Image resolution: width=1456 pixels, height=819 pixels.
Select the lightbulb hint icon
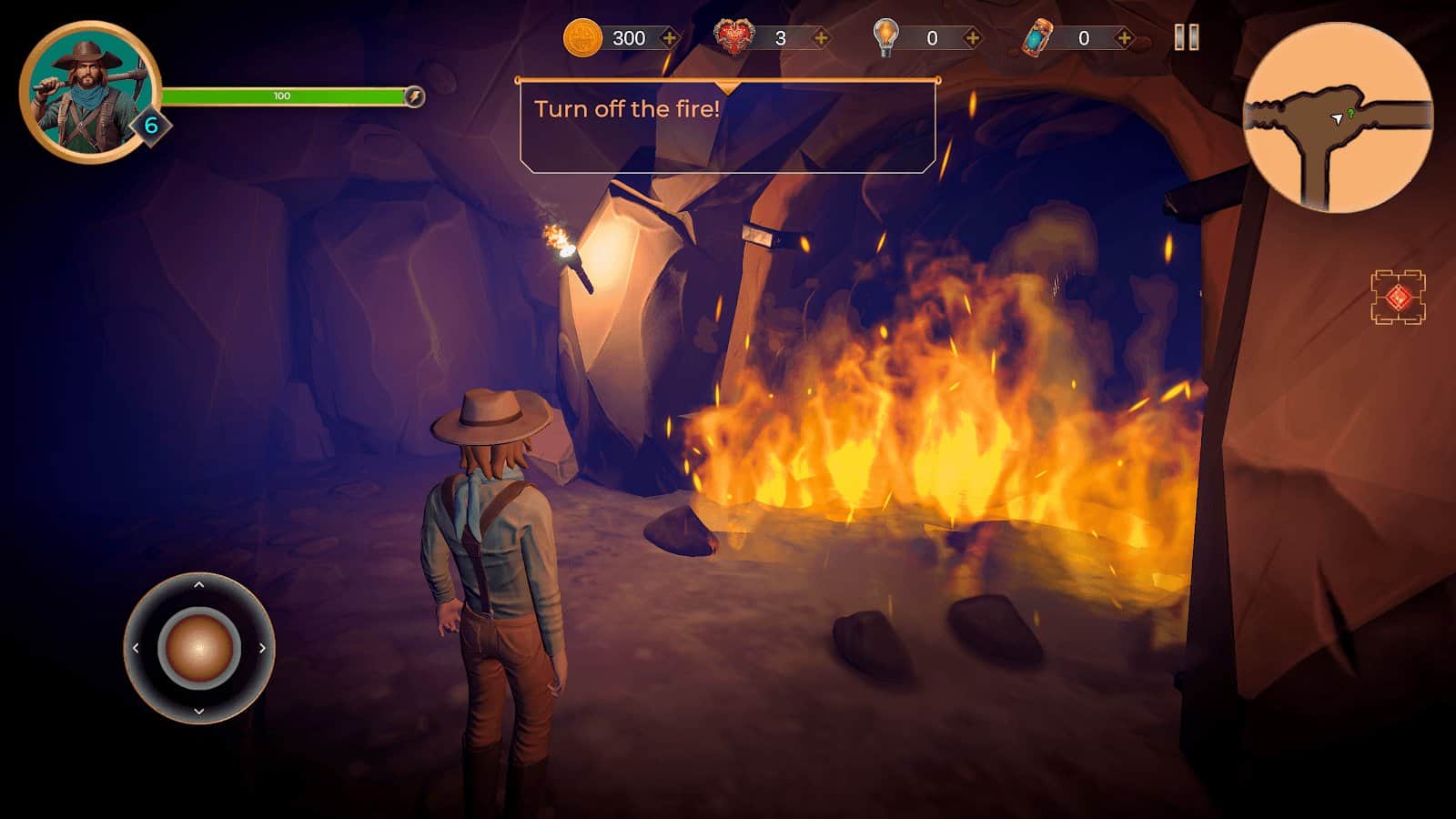885,38
